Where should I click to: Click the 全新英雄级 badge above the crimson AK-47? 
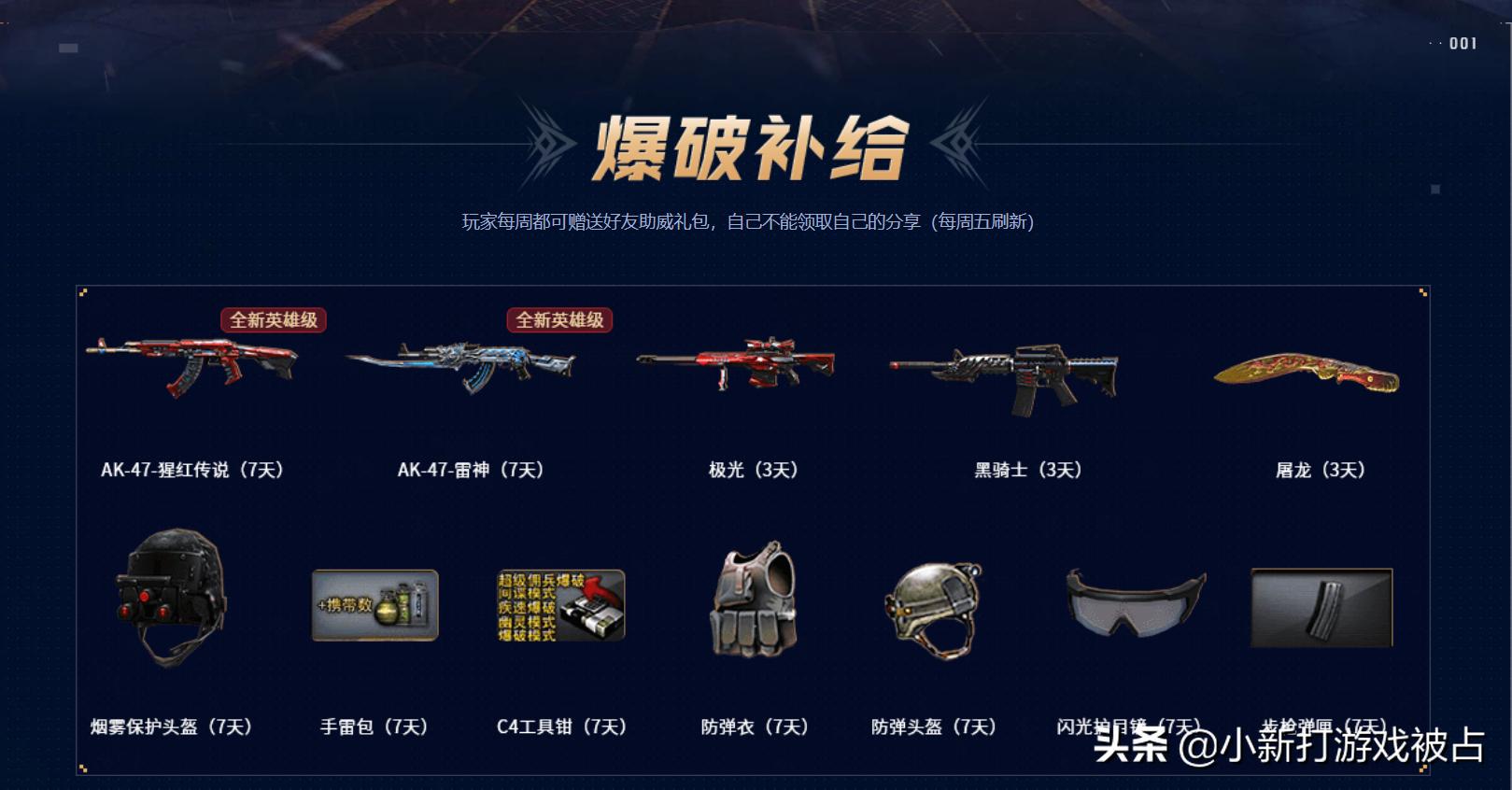(x=272, y=319)
